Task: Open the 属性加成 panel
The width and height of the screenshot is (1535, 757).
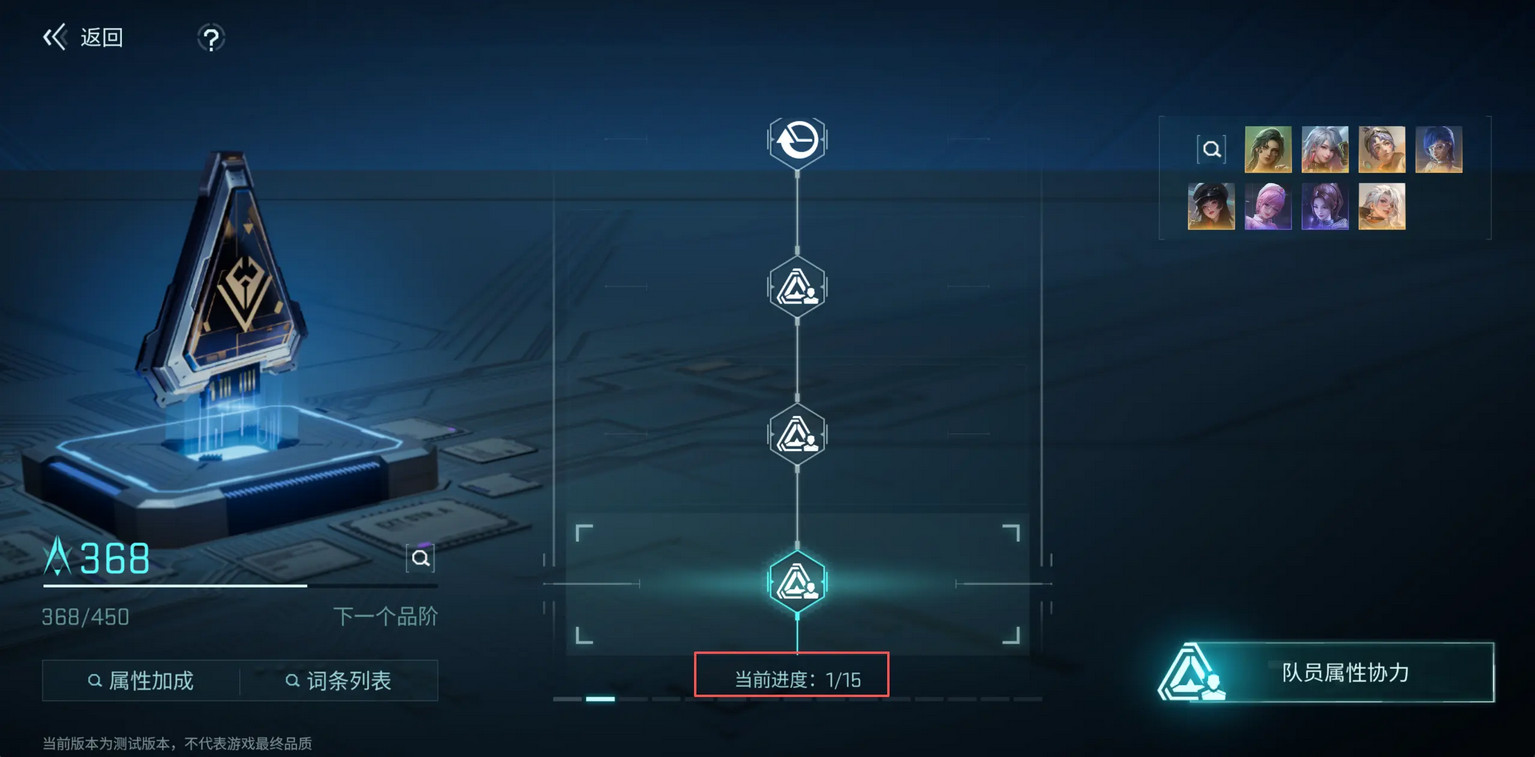Action: (140, 680)
